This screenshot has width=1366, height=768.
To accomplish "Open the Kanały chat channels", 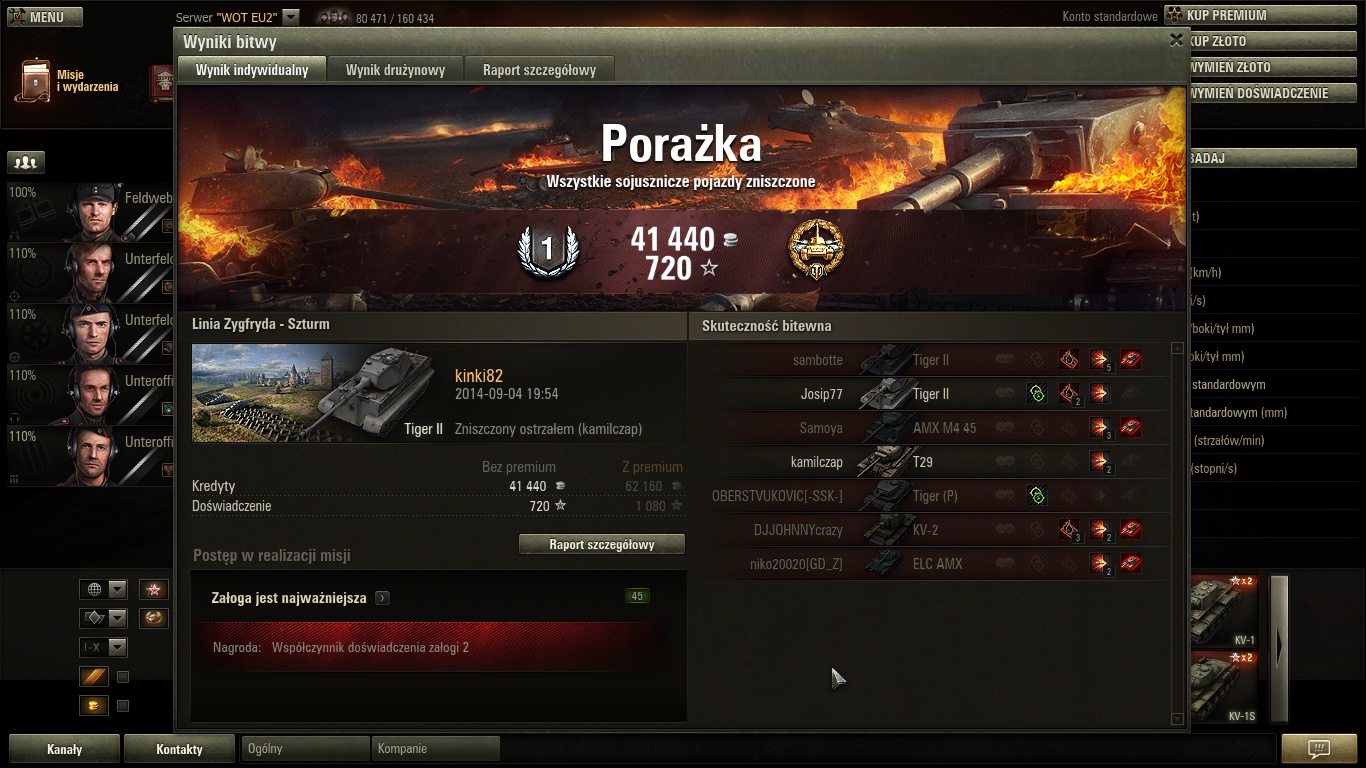I will pos(65,749).
